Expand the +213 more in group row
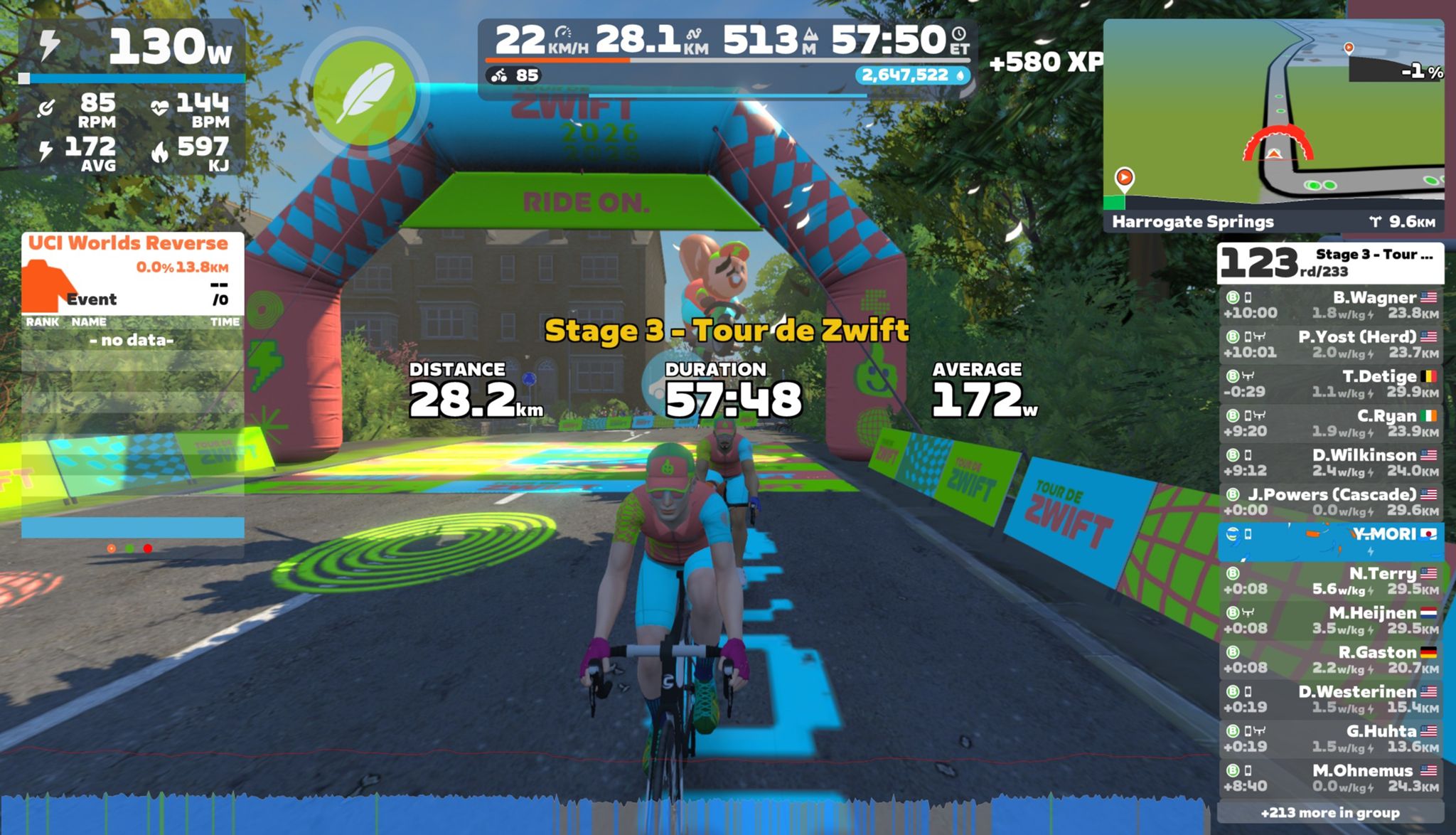Viewport: 1456px width, 835px height. pyautogui.click(x=1330, y=812)
